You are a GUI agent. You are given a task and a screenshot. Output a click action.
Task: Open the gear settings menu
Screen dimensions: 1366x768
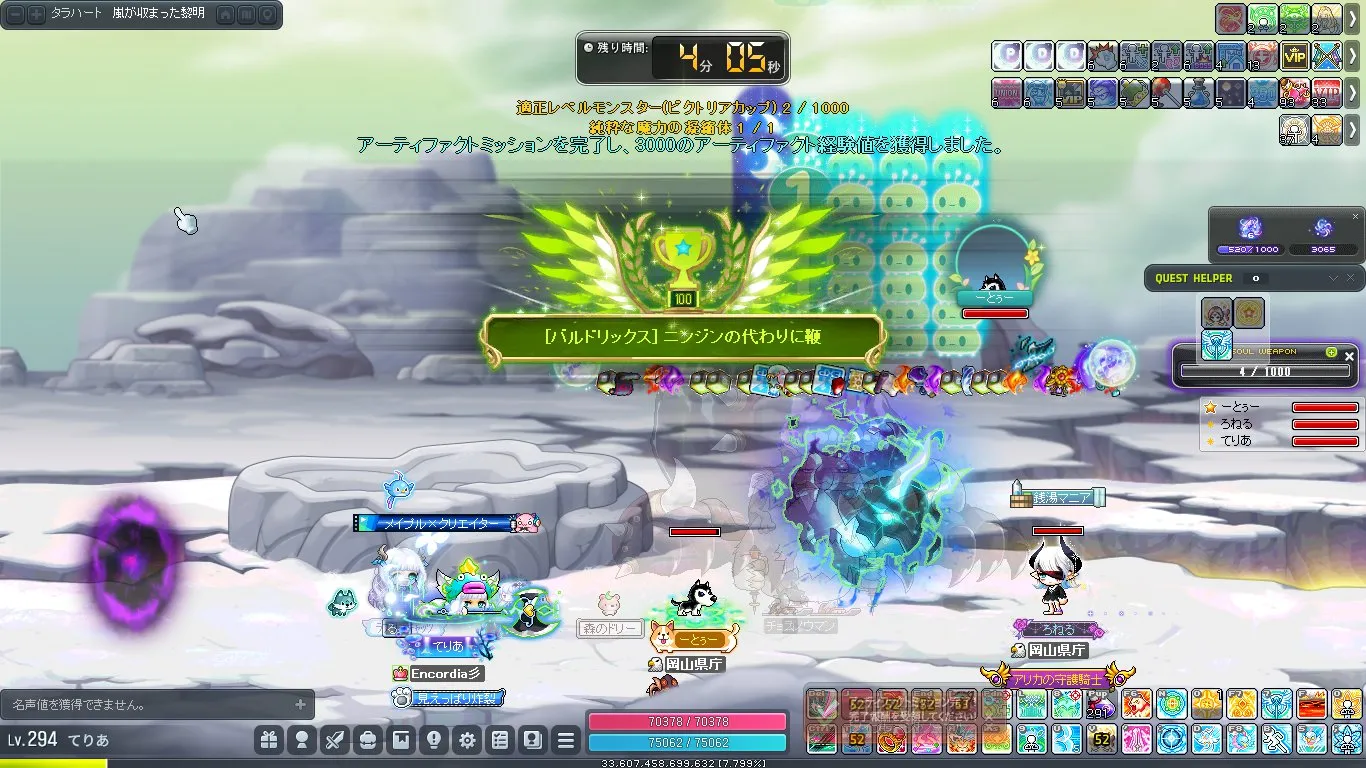[x=467, y=741]
